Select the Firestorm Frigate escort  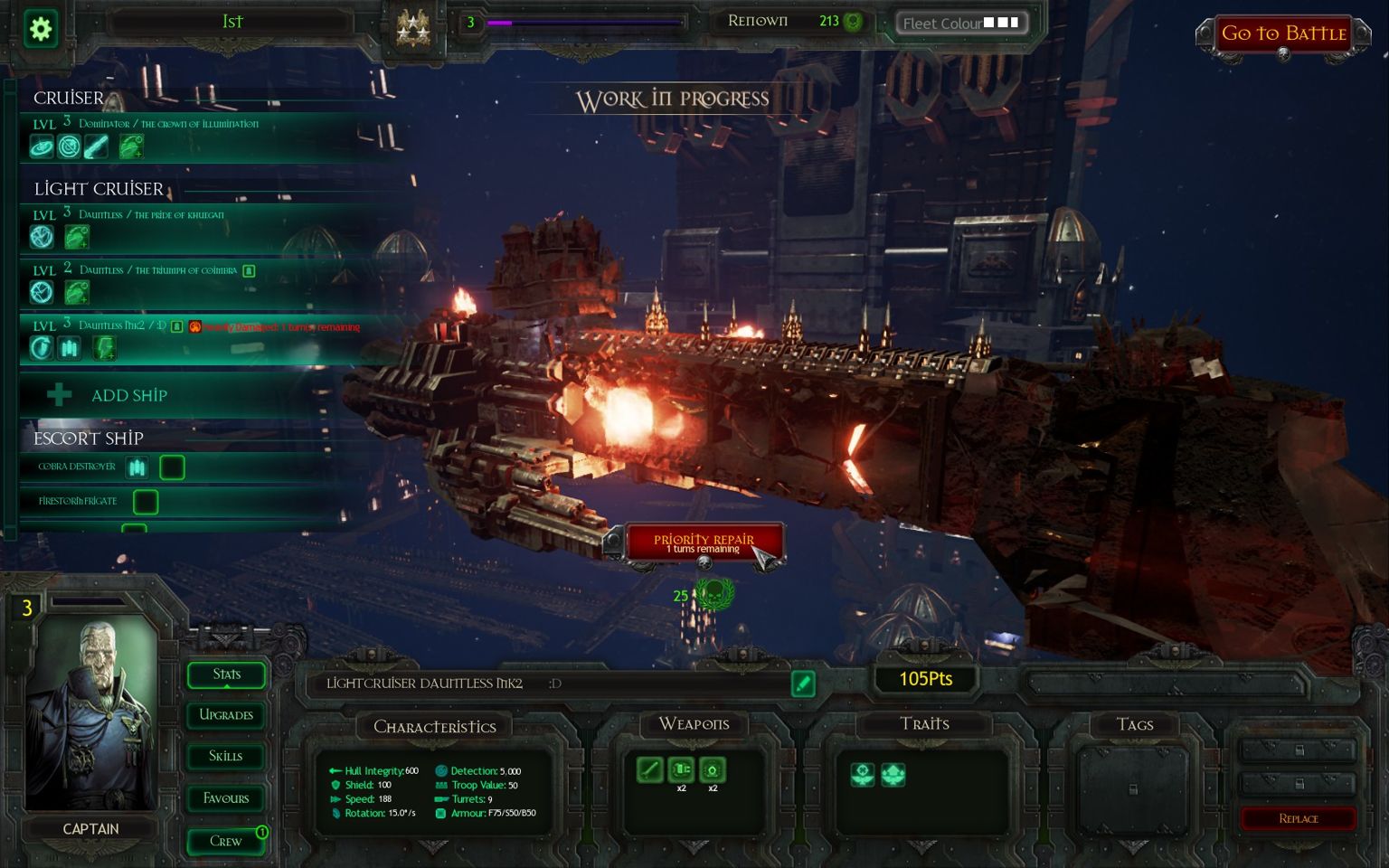[78, 501]
